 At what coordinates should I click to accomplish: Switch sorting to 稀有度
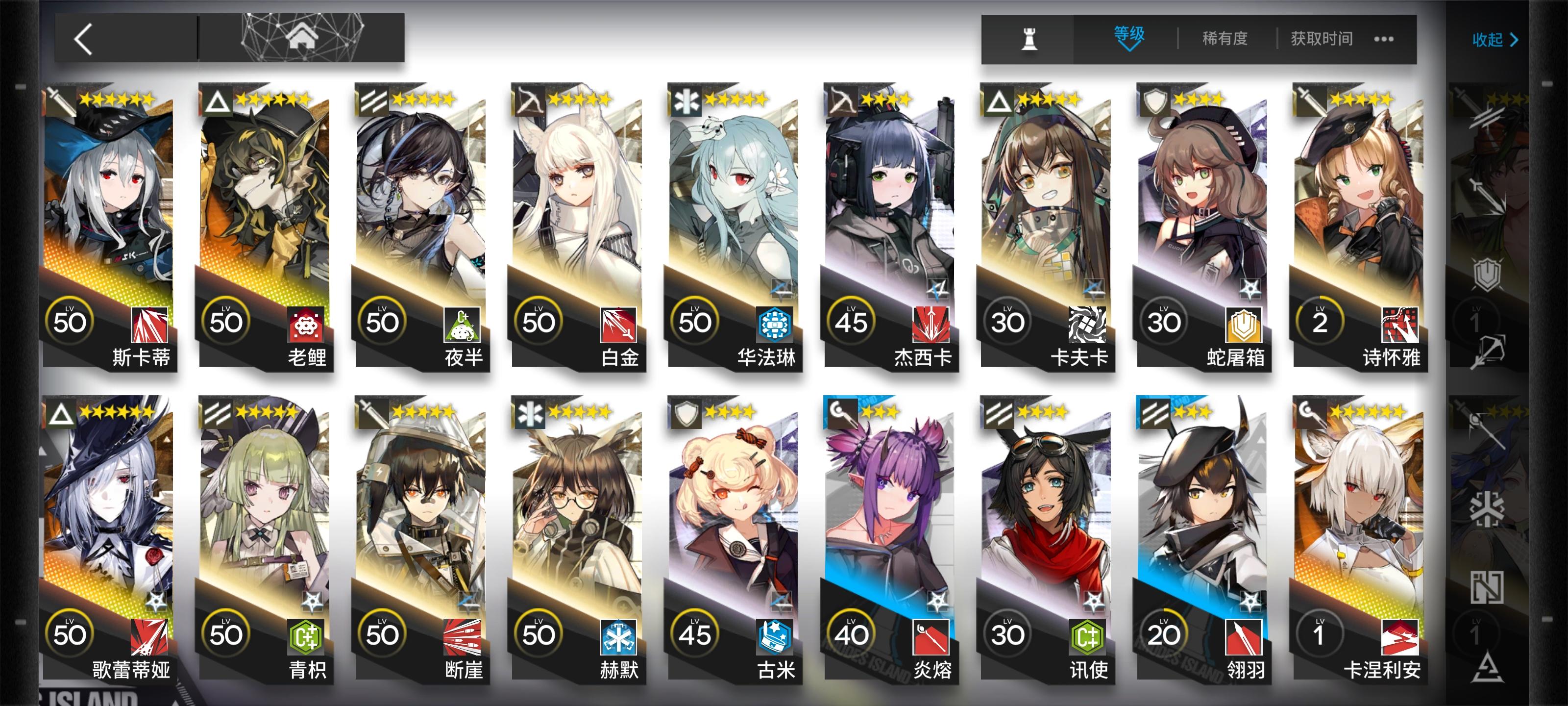coord(1225,38)
